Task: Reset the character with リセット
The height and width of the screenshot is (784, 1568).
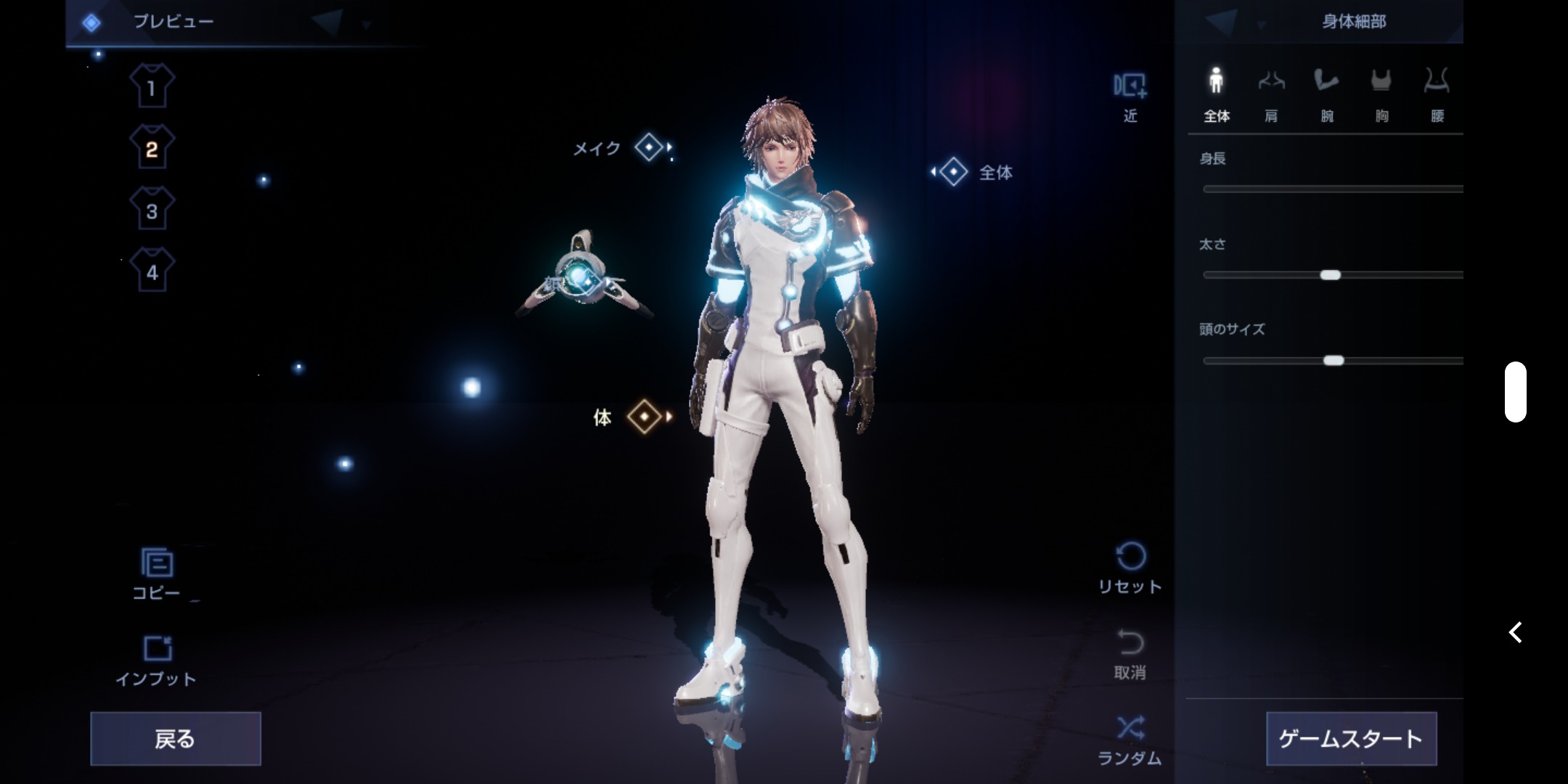Action: pos(1130,568)
